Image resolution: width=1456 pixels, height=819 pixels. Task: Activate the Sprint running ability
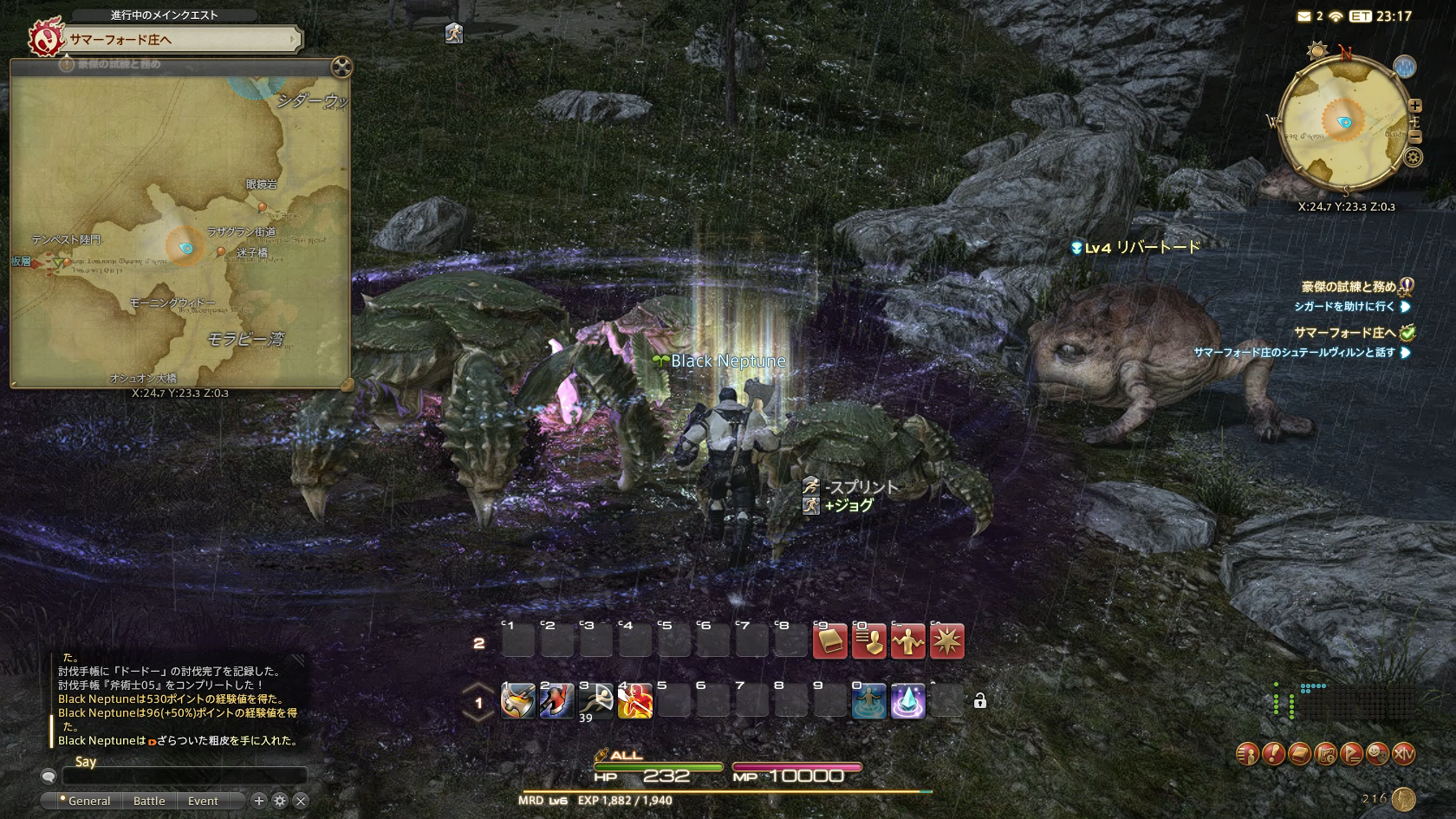coord(596,700)
